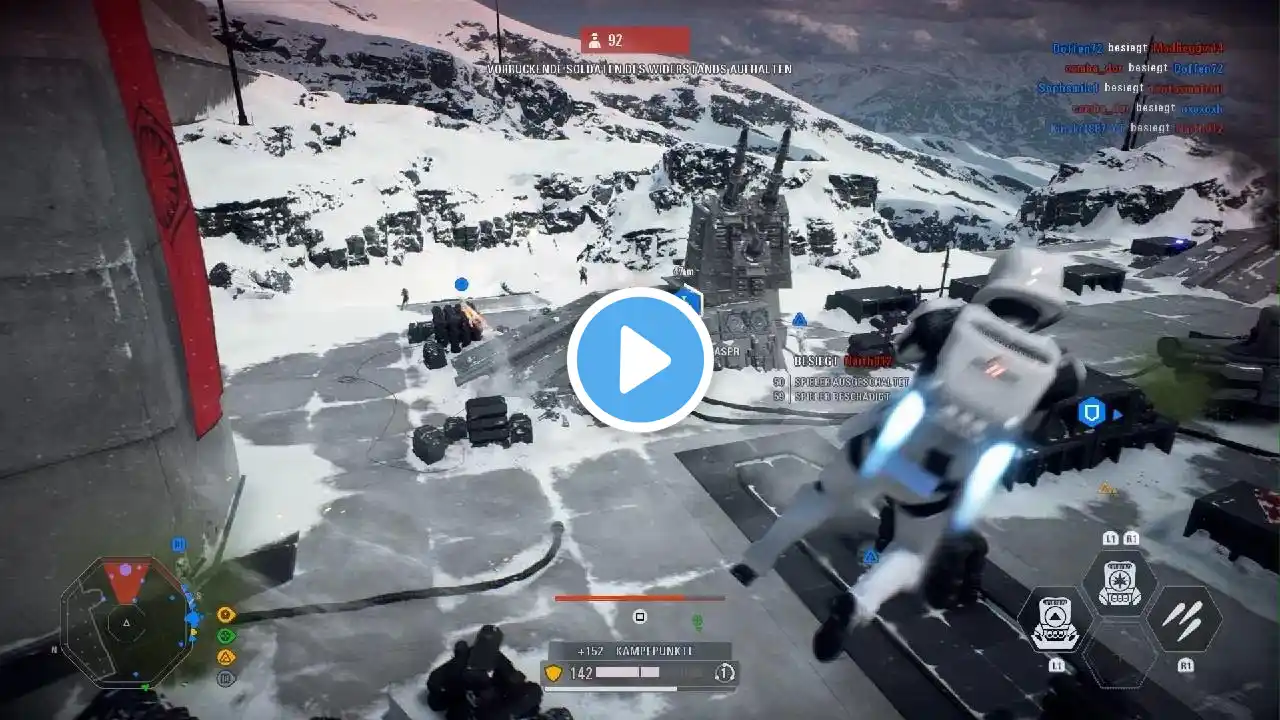Select the grey squad status icon
Viewport: 1280px width, 720px height.
click(x=226, y=678)
